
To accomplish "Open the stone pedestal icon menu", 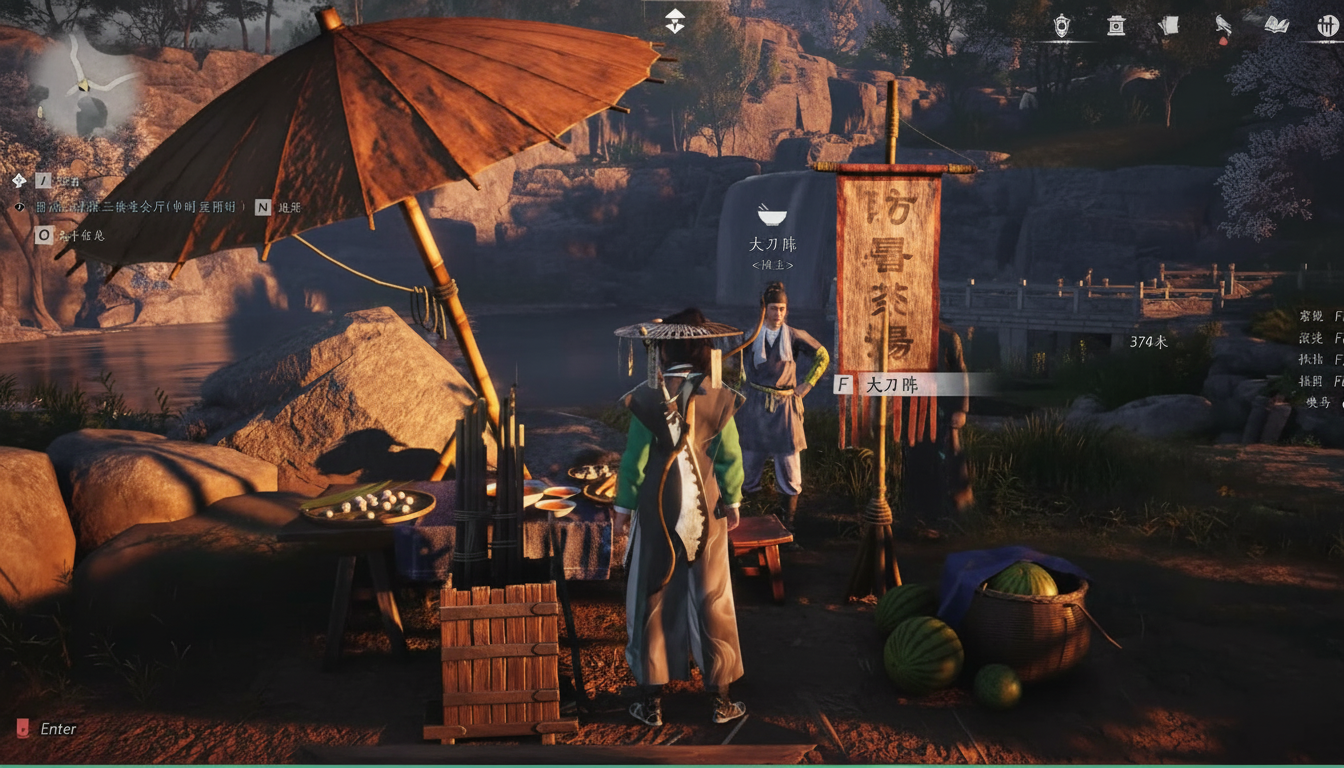I will point(1116,26).
